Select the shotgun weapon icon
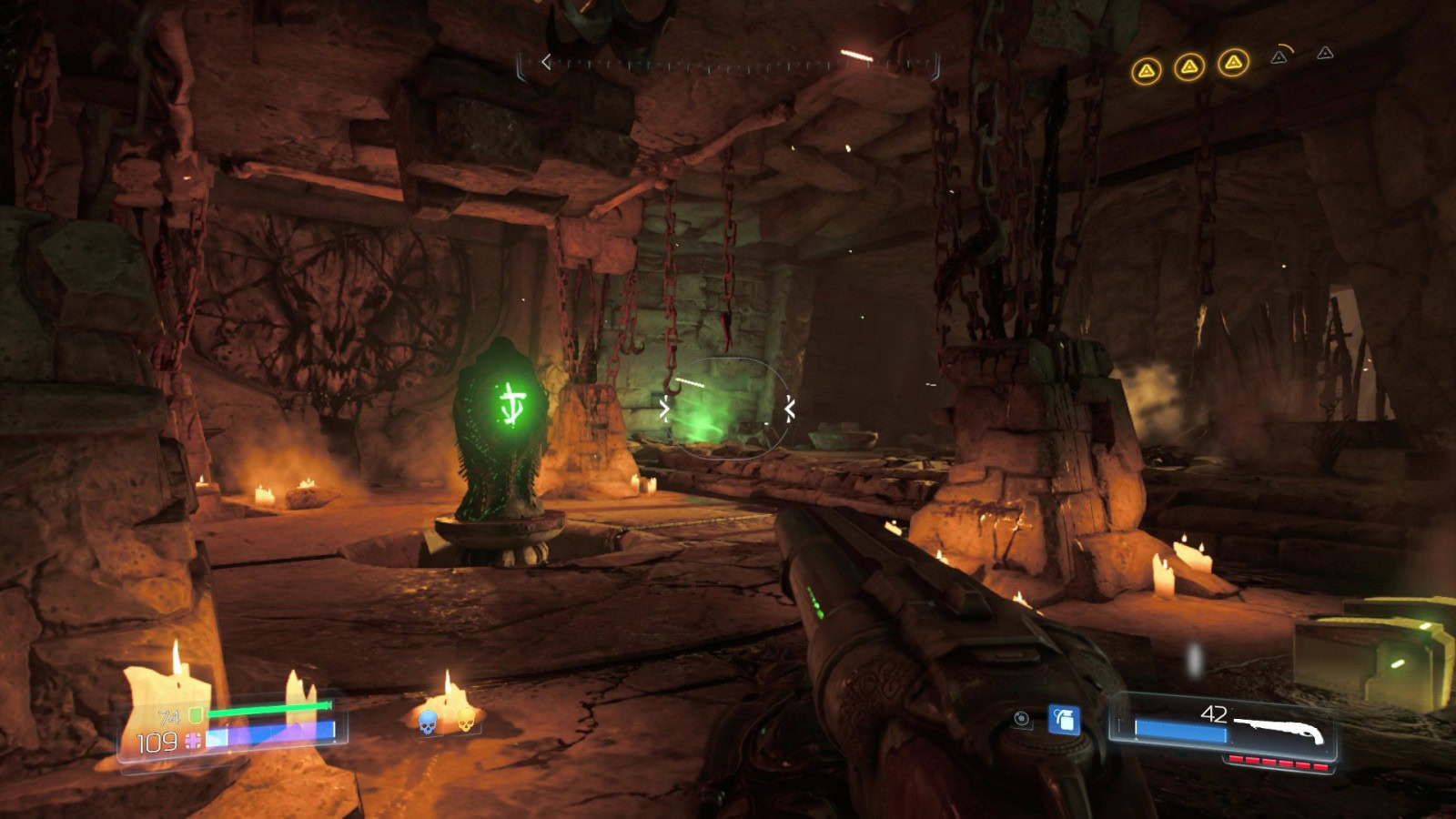The height and width of the screenshot is (819, 1456). pyautogui.click(x=1279, y=730)
